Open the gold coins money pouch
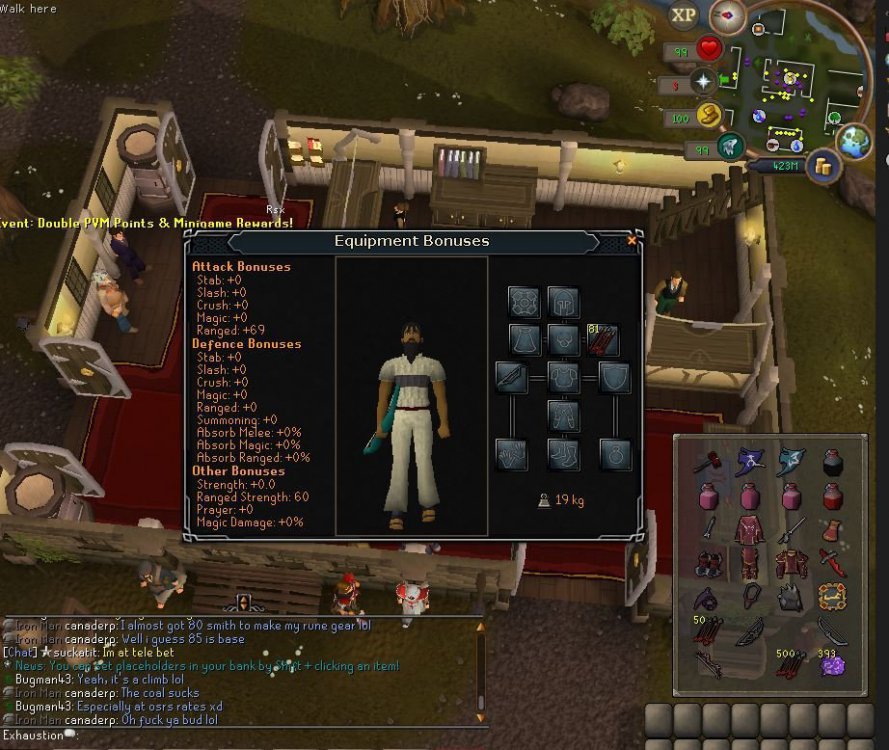This screenshot has height=750, width=889. (824, 166)
